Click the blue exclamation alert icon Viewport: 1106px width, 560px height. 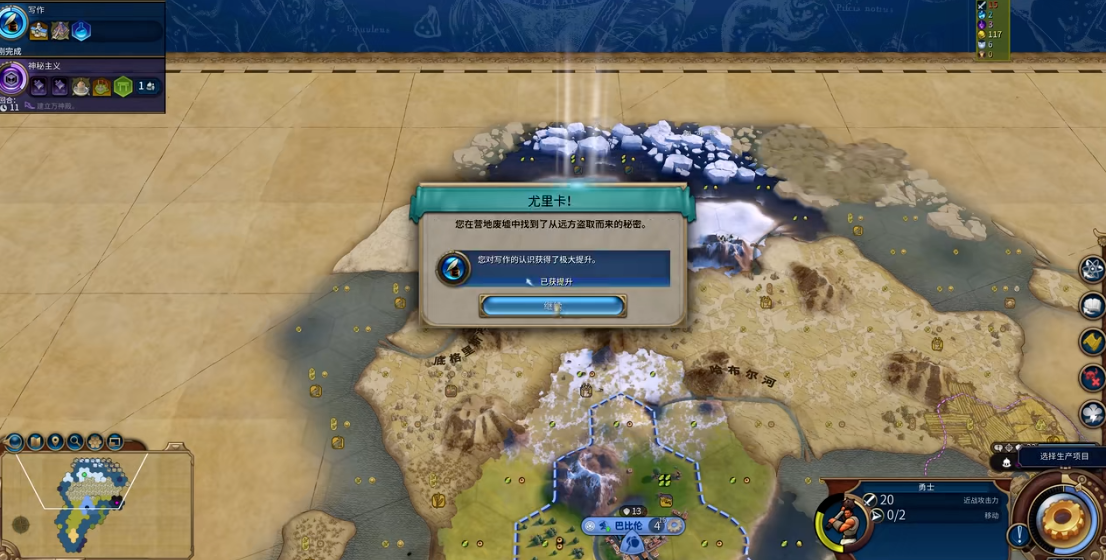point(1019,534)
